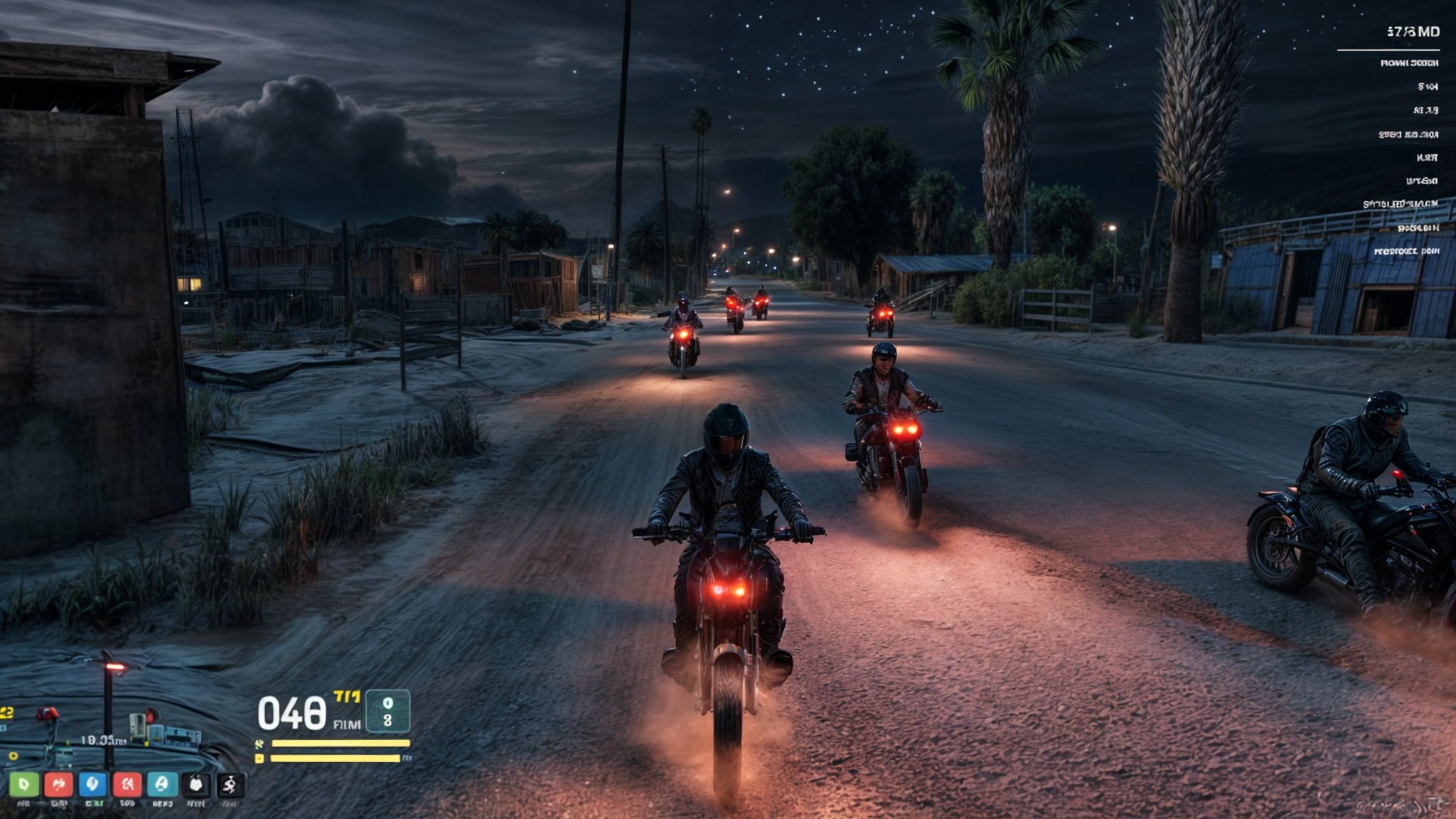Screen dimensions: 1456x819
Task: Select the teal circular emblem icon
Action: click(x=161, y=786)
